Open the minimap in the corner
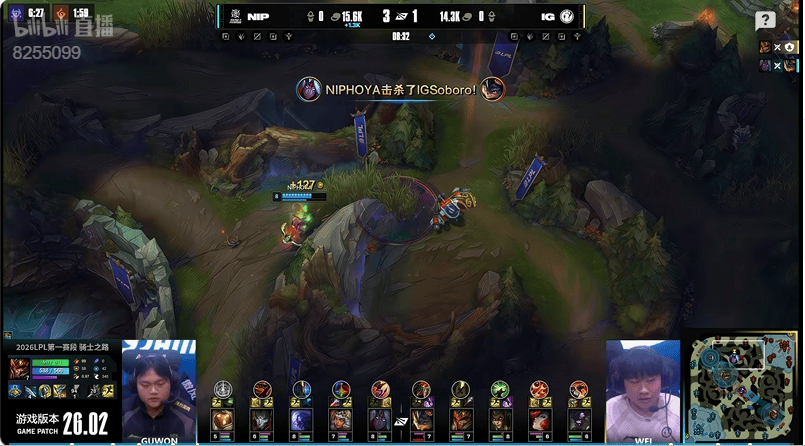The height and width of the screenshot is (446, 805). (x=742, y=390)
